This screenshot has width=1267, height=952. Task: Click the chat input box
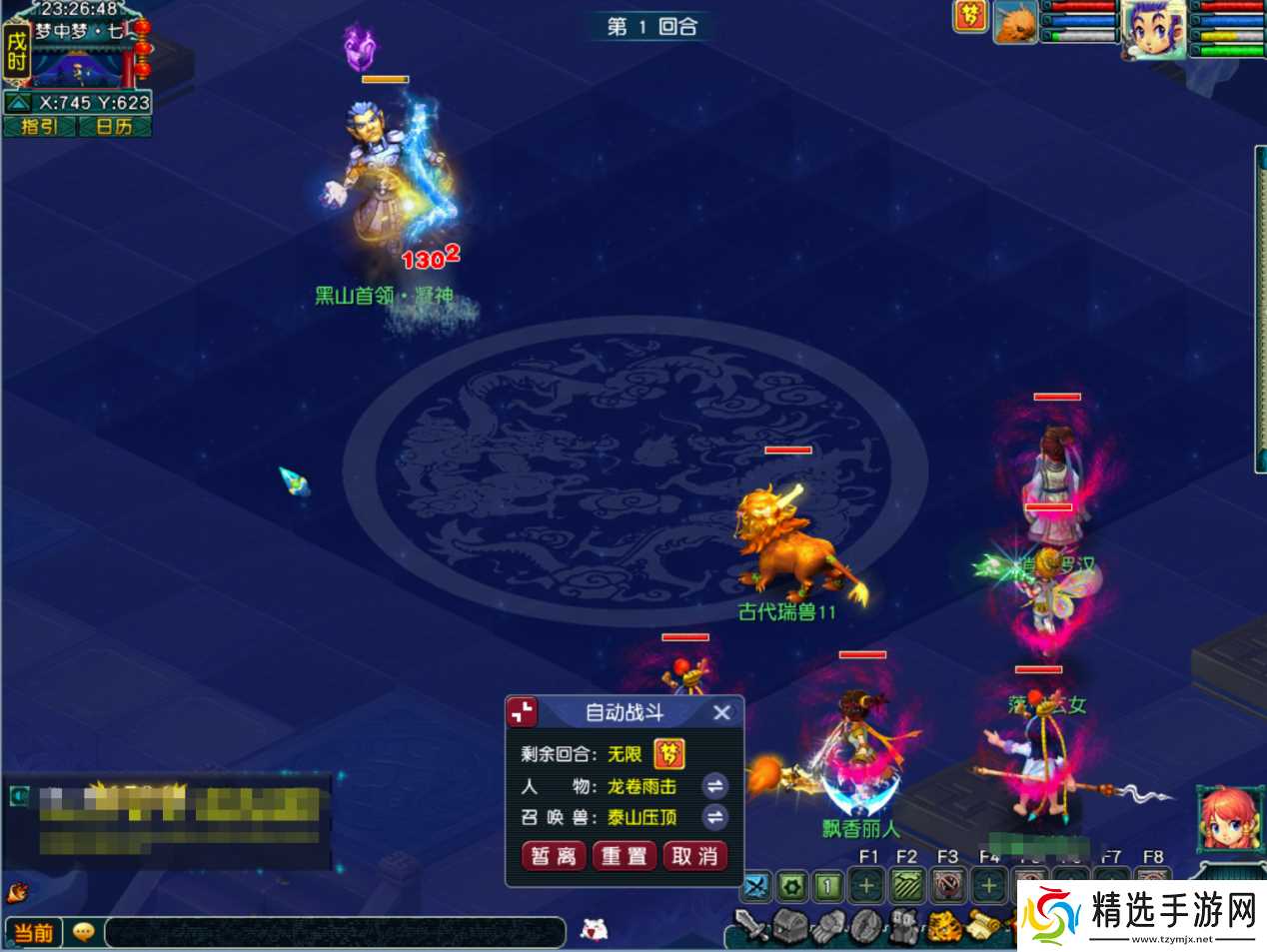(335, 932)
